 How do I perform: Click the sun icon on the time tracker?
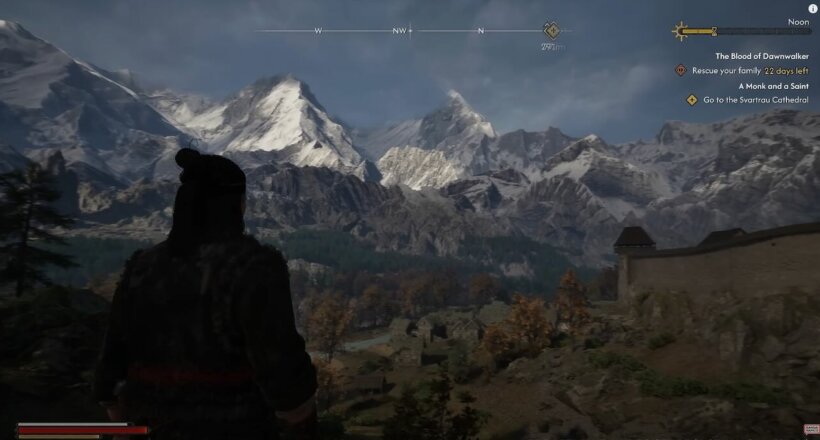tap(682, 31)
